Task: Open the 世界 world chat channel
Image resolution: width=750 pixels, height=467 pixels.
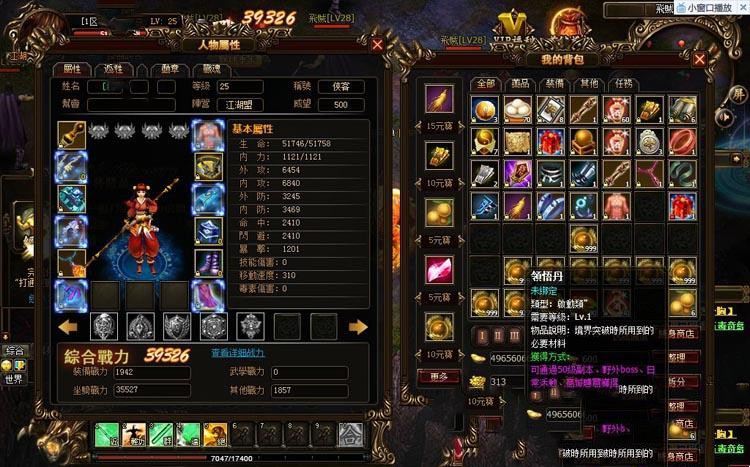Action: coord(14,379)
